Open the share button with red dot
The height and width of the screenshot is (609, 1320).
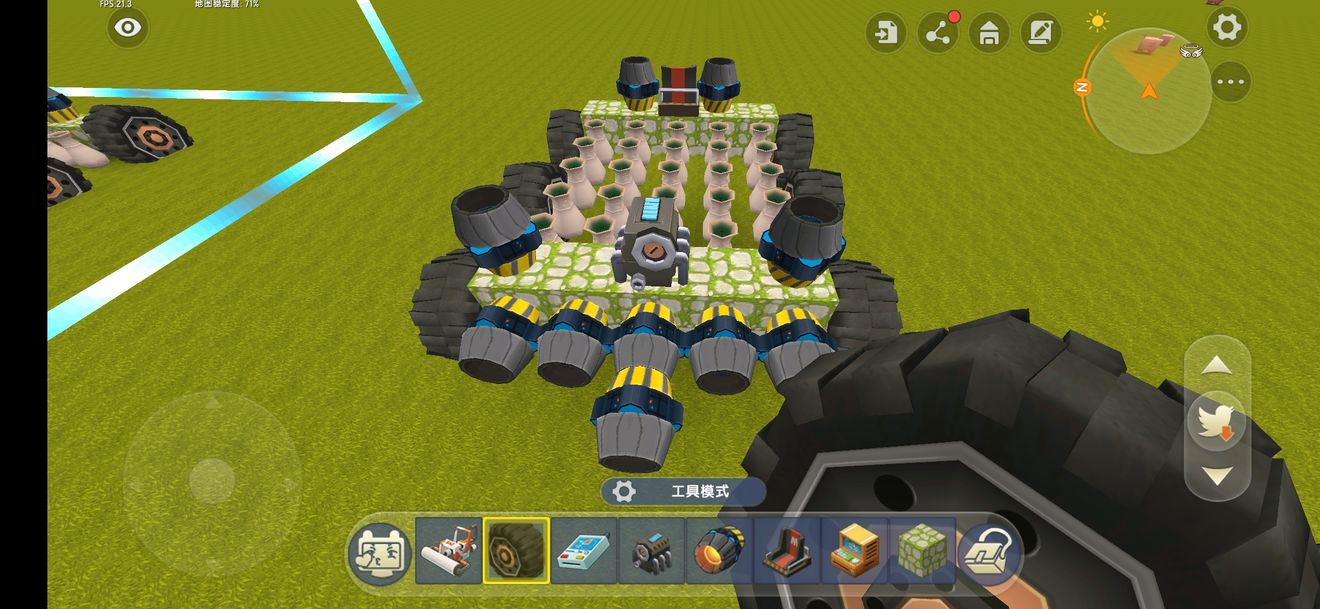[x=937, y=33]
